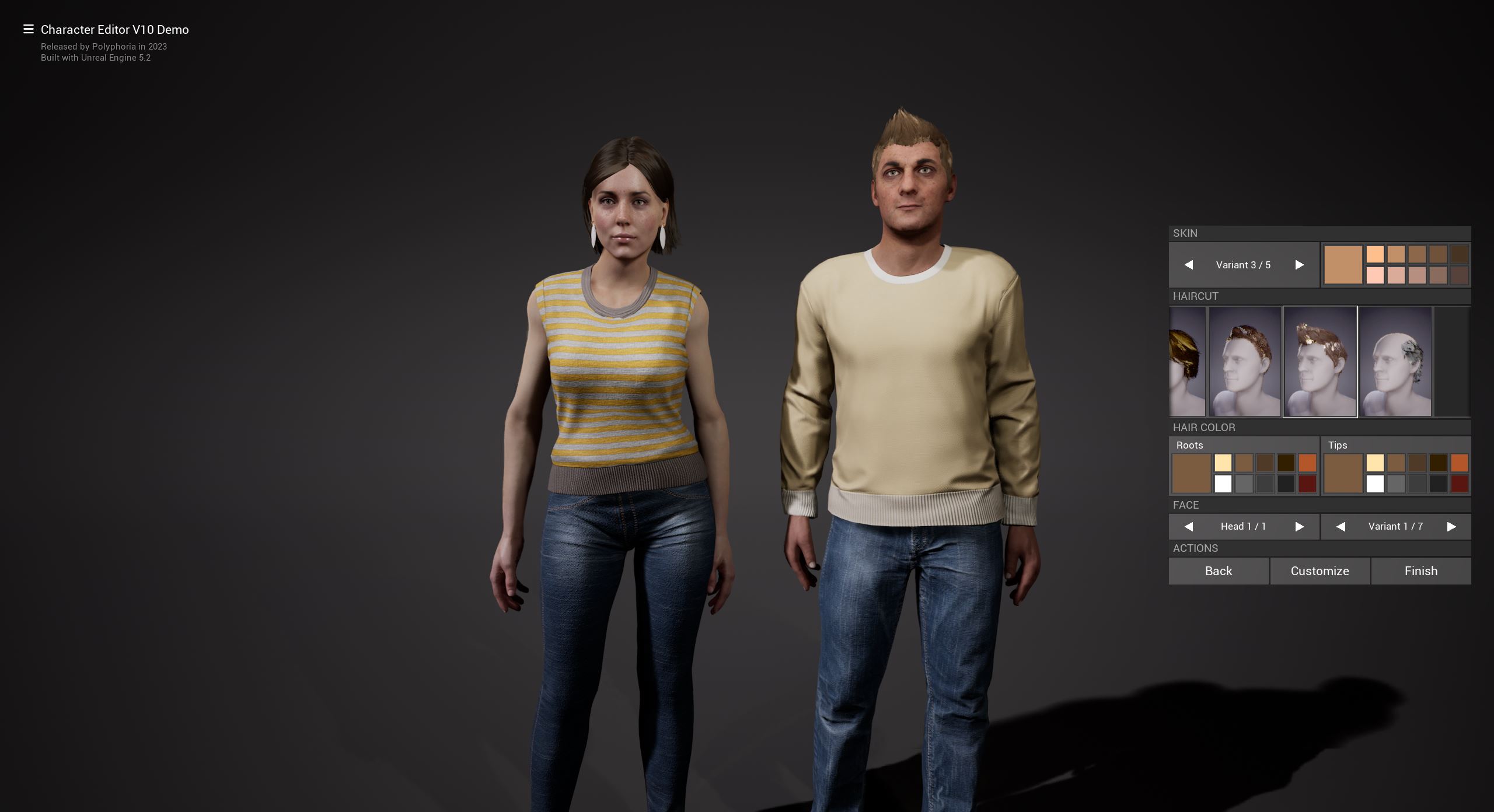Click the next skin variant arrow
The image size is (1494, 812).
[1300, 265]
